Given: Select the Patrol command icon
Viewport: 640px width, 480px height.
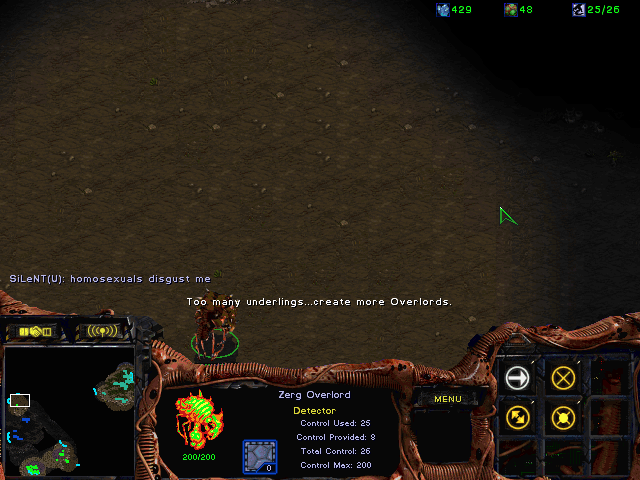Looking at the screenshot, I should coord(517,417).
